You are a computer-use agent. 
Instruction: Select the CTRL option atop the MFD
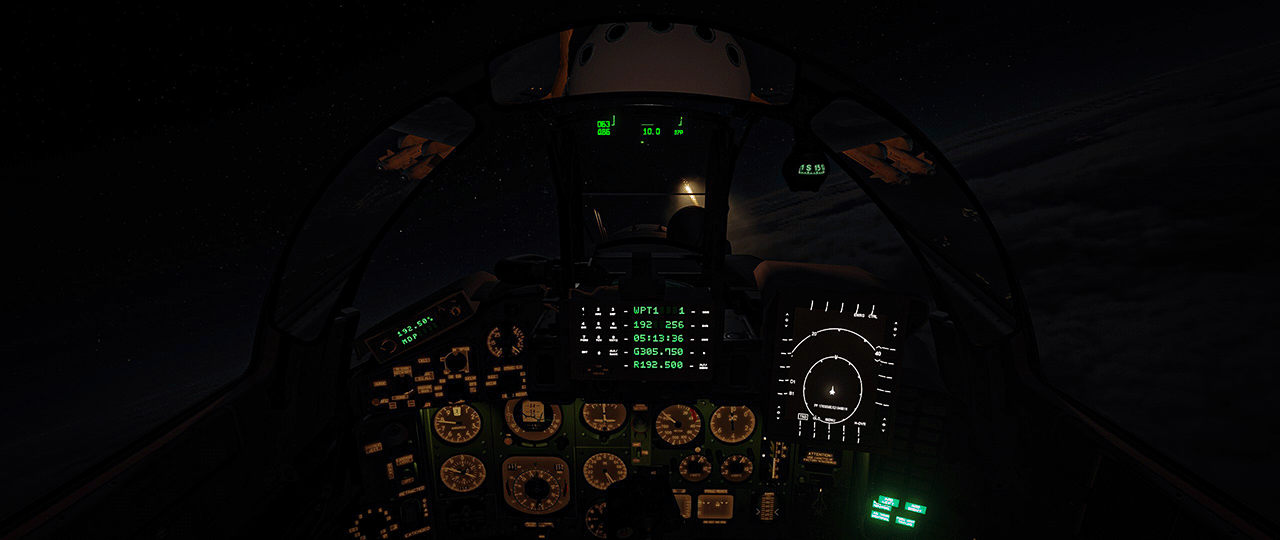click(x=873, y=317)
